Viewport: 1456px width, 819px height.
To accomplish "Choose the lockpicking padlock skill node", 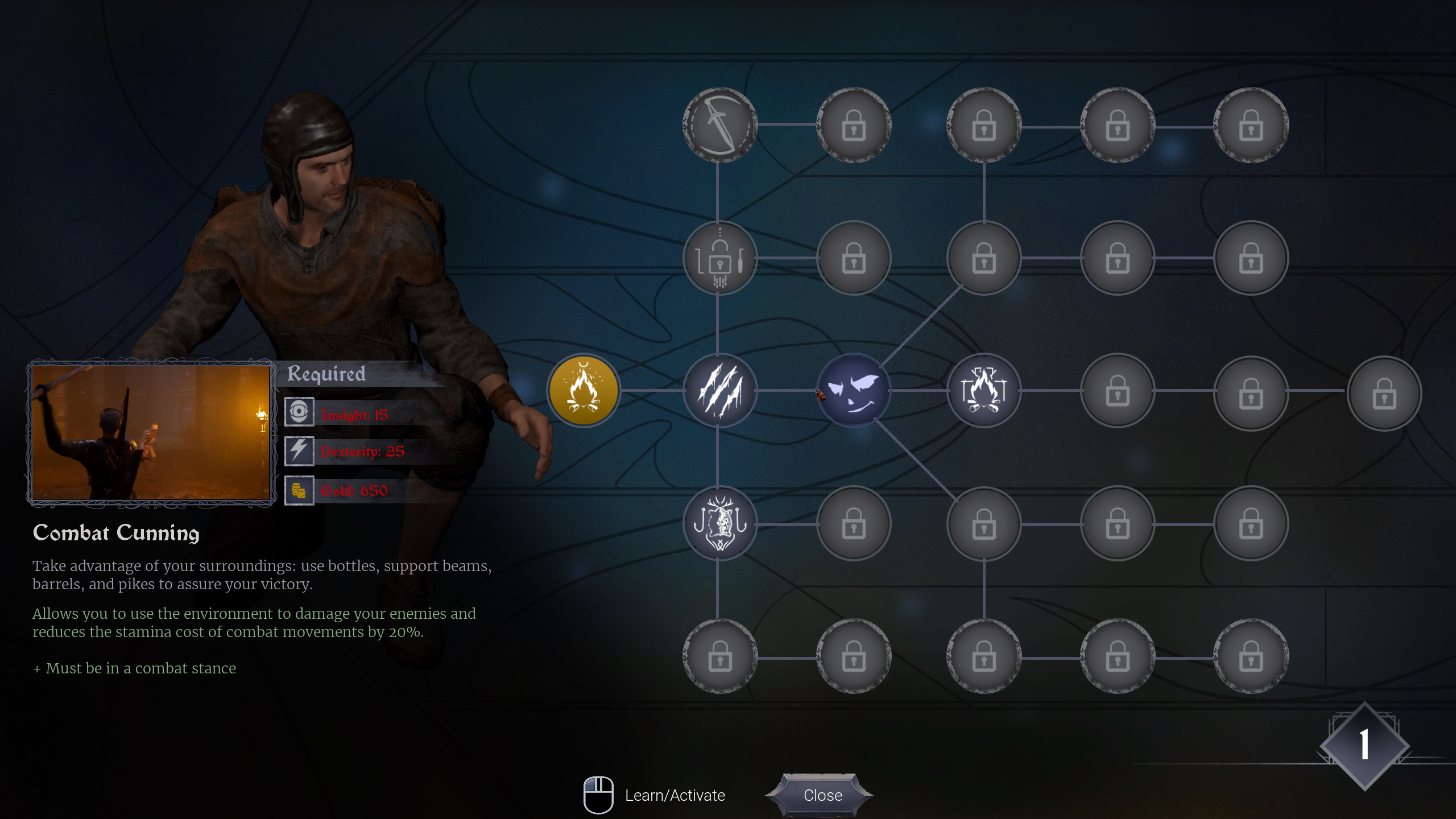I will pos(719,258).
